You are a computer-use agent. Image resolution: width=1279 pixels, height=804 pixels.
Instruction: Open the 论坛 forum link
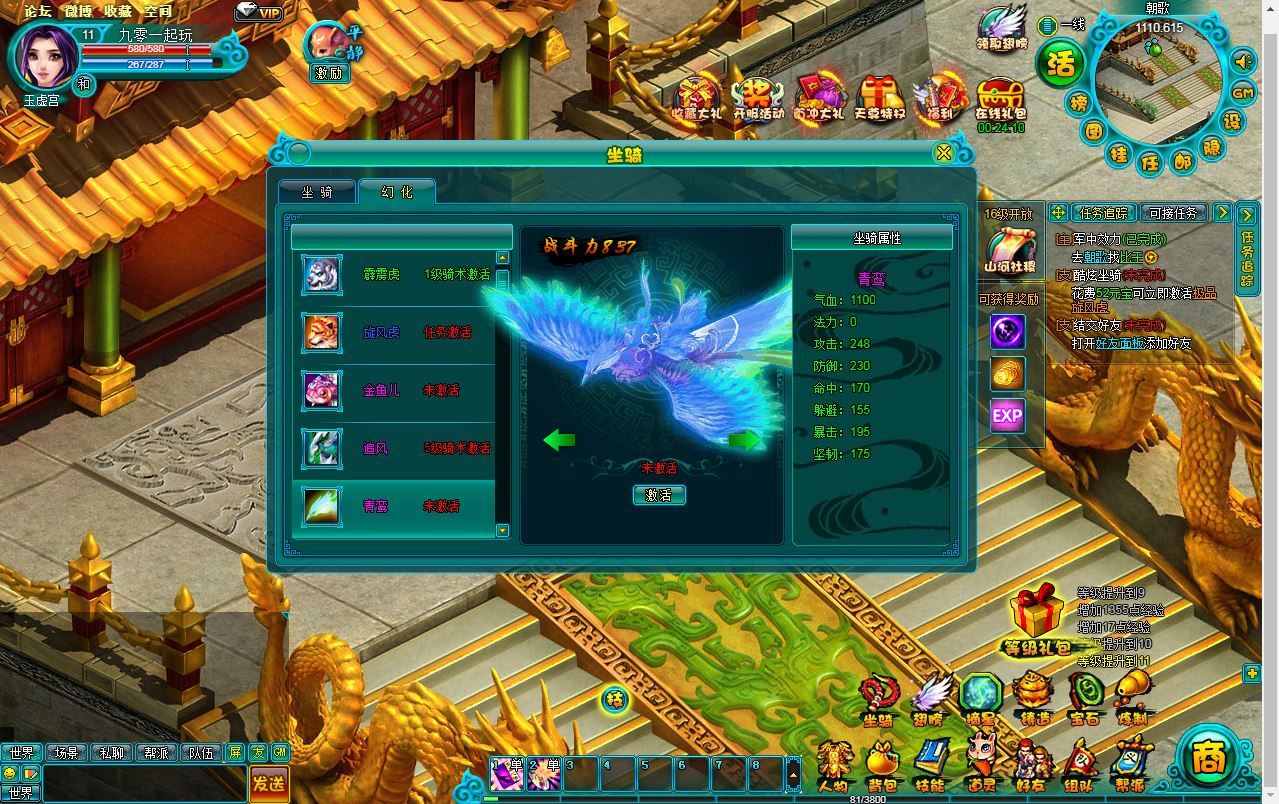click(x=38, y=11)
